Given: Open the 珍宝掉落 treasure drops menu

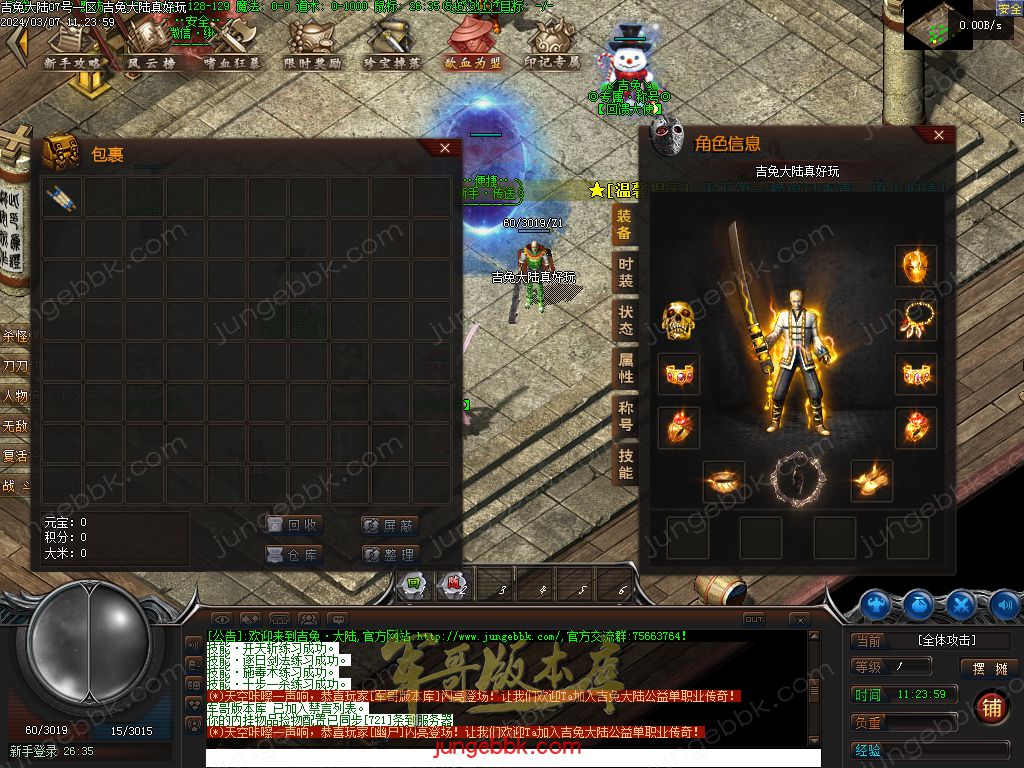Looking at the screenshot, I should pyautogui.click(x=391, y=46).
